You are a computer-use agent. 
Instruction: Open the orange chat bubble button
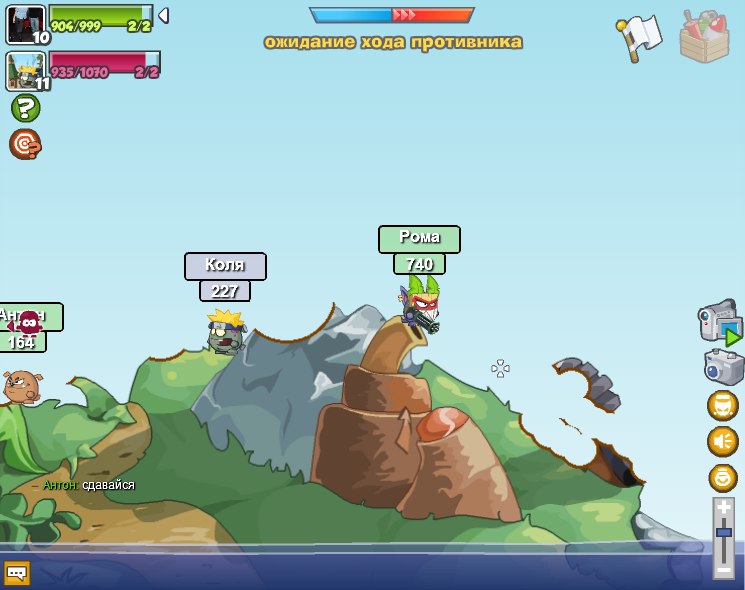(x=17, y=572)
